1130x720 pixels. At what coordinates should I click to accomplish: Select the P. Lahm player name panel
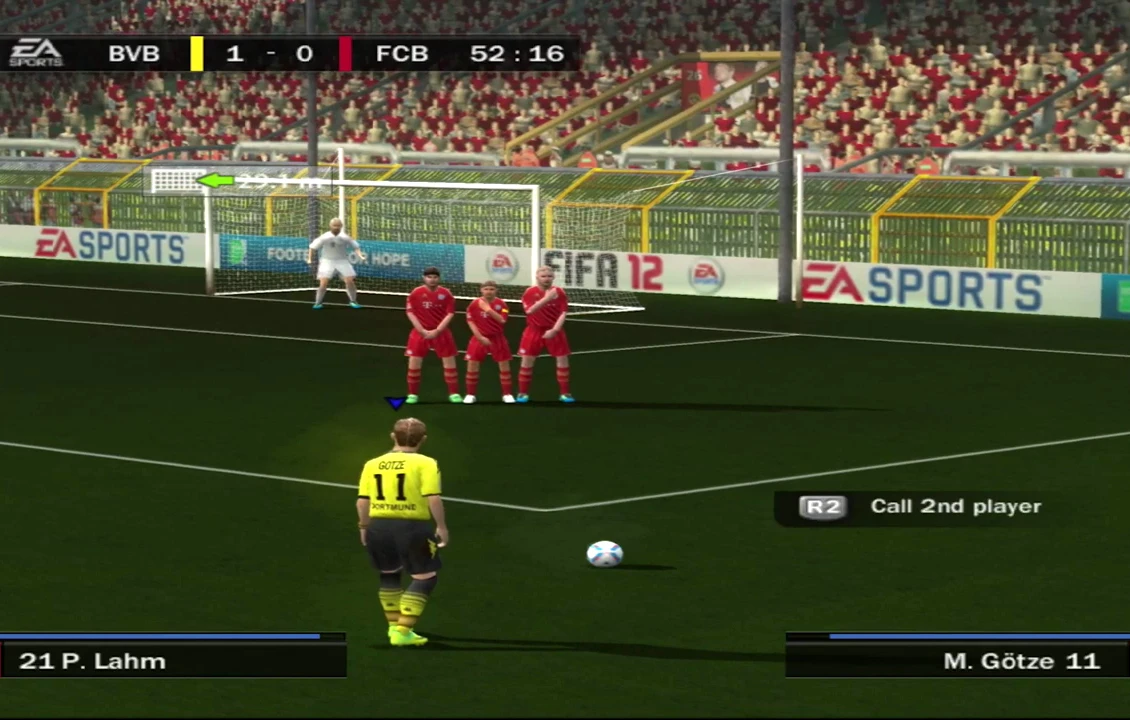point(172,660)
